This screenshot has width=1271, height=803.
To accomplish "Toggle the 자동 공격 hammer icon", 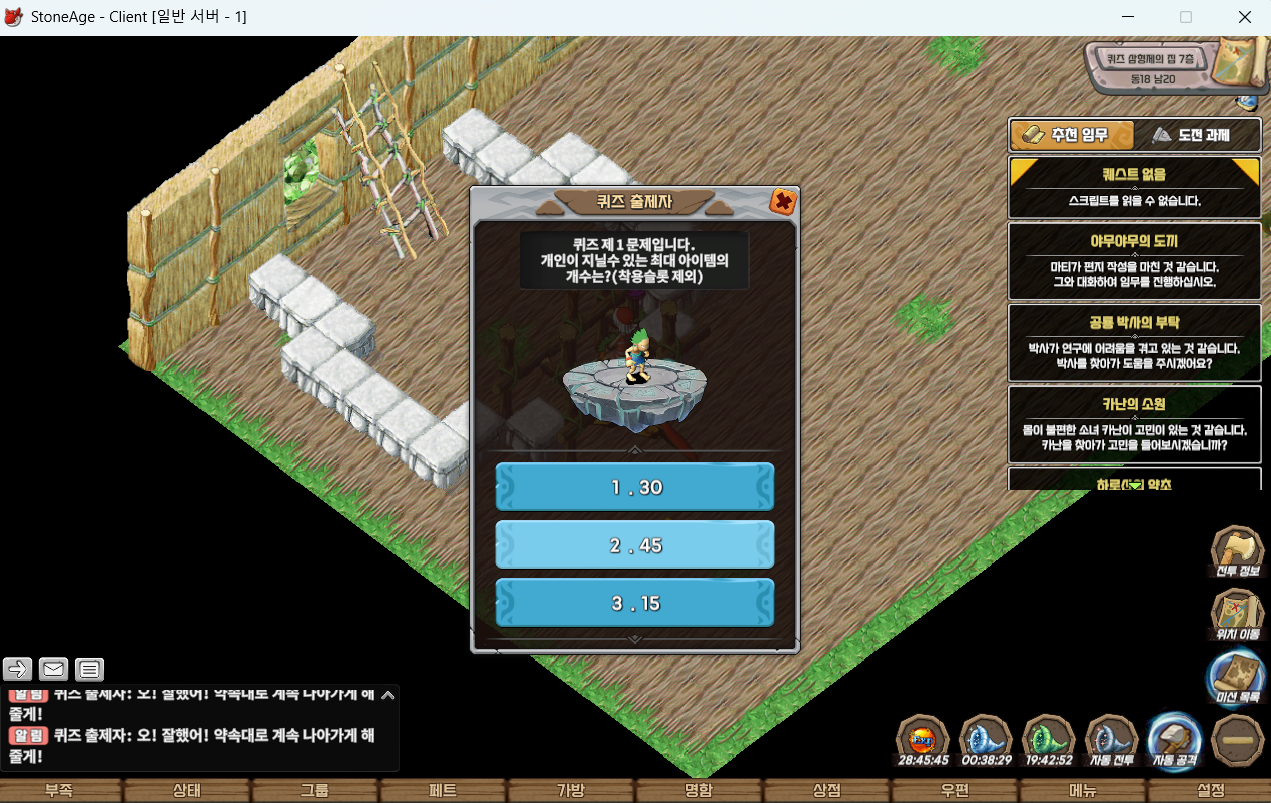I will coord(1175,740).
